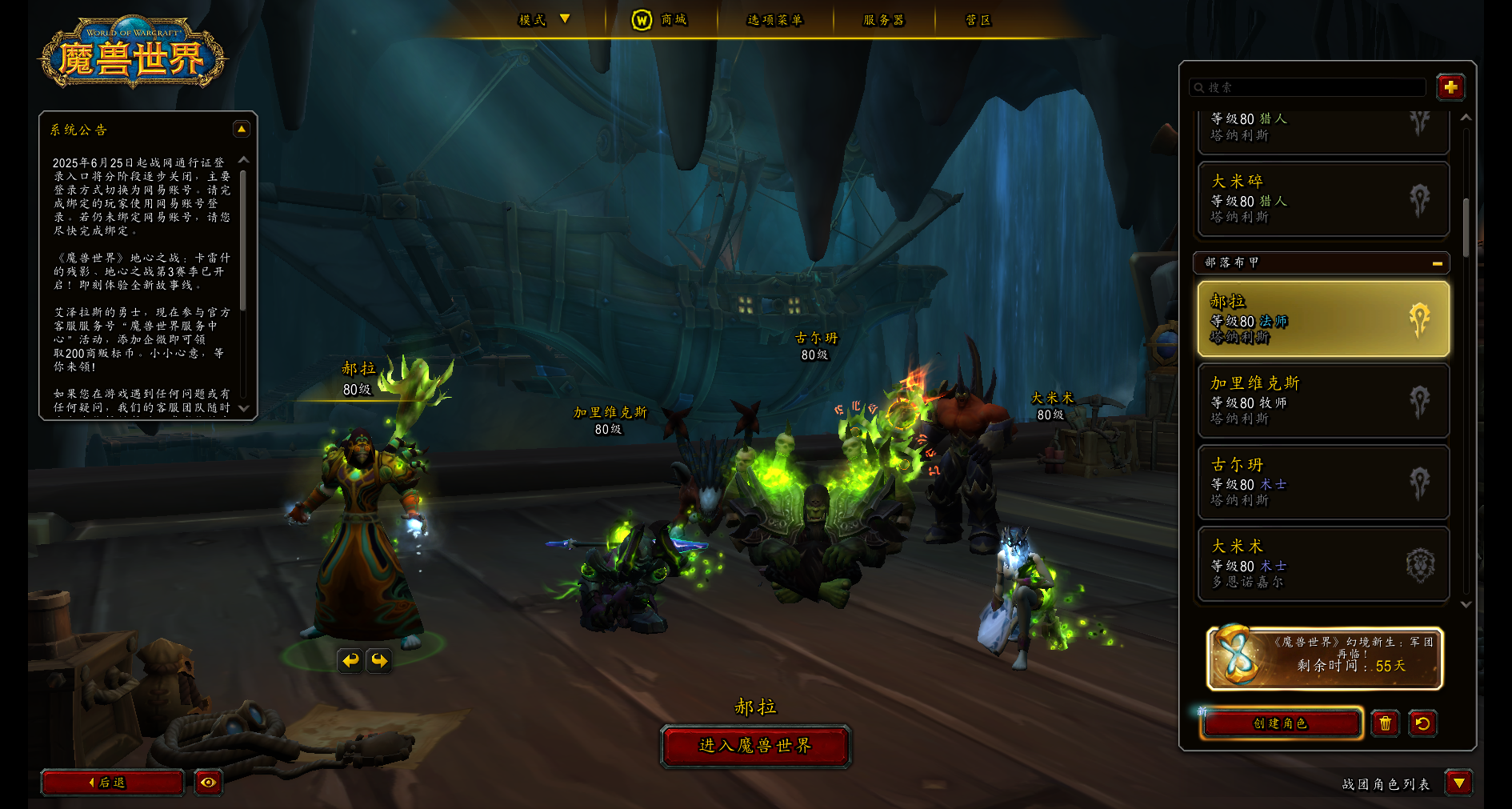Open the 商城 shop menu
Screen dimensions: 1512x809
click(661, 20)
